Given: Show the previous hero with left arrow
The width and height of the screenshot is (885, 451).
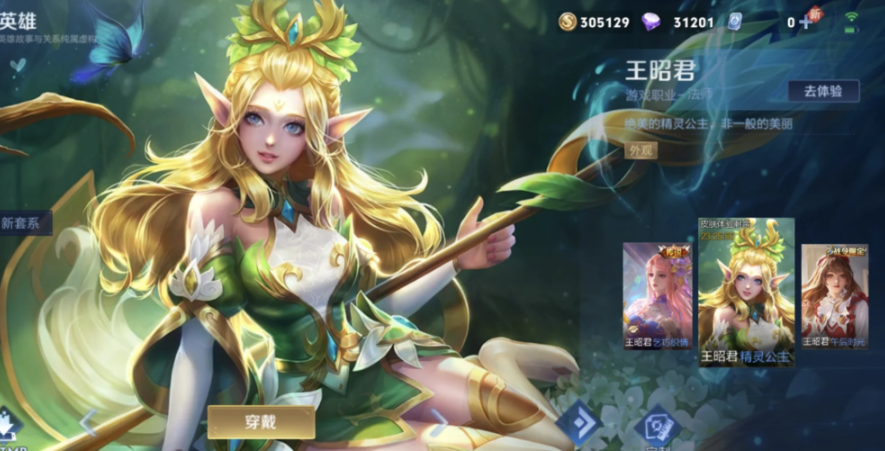Looking at the screenshot, I should click(88, 421).
